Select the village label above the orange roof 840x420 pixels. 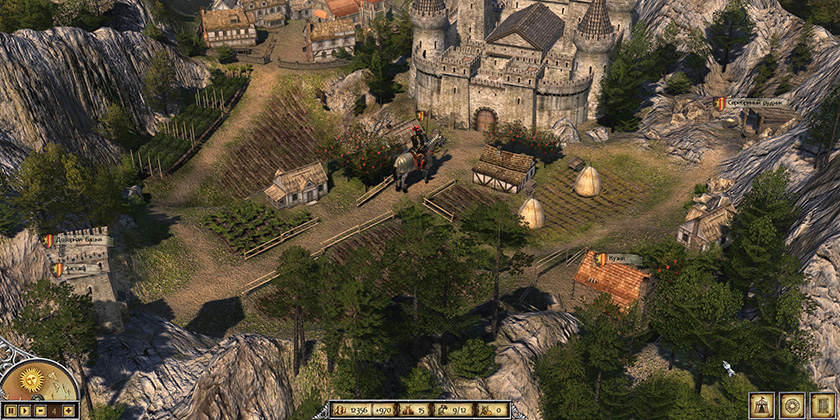(619, 259)
